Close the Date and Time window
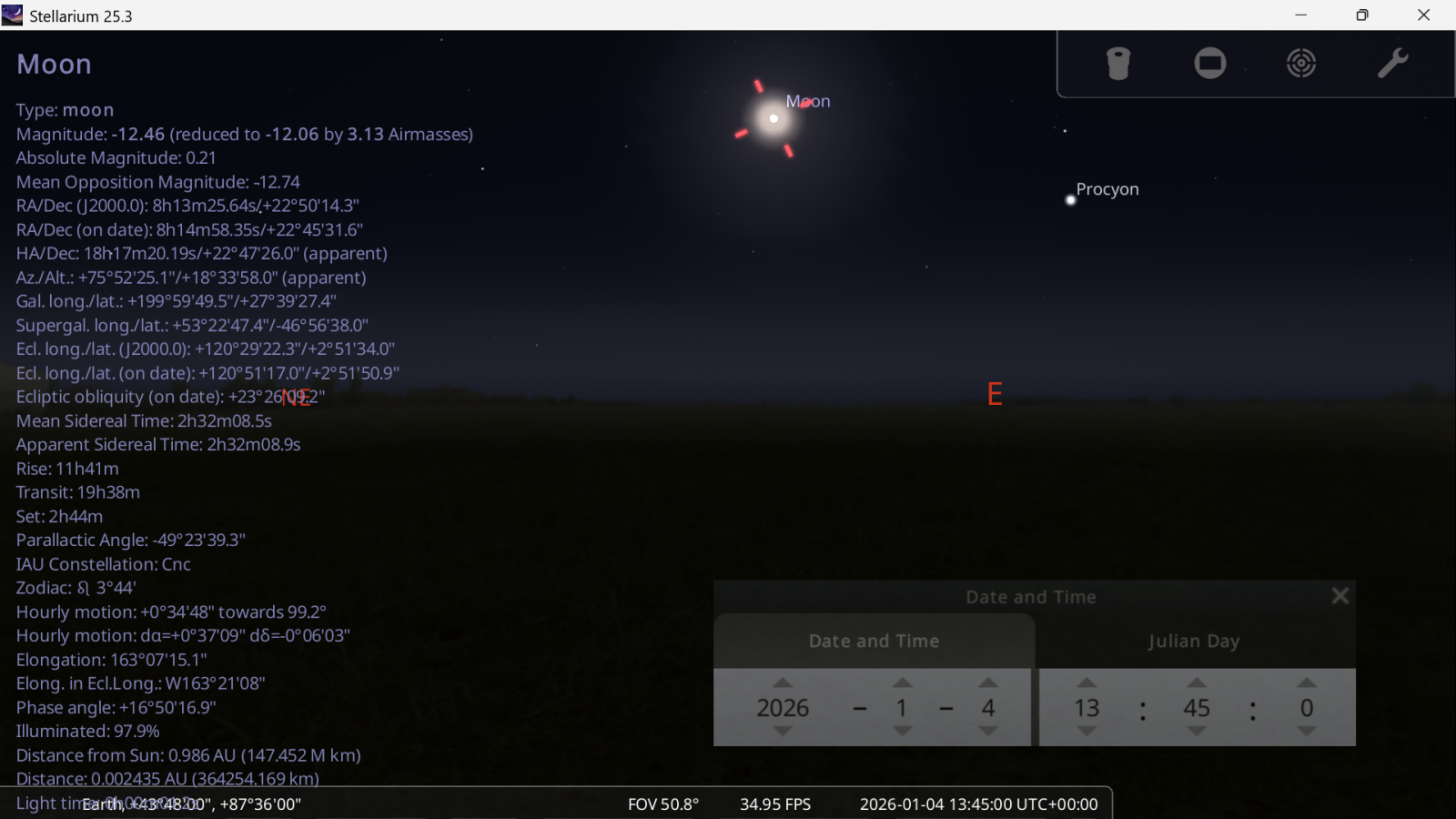The height and width of the screenshot is (819, 1456). pos(1340,596)
